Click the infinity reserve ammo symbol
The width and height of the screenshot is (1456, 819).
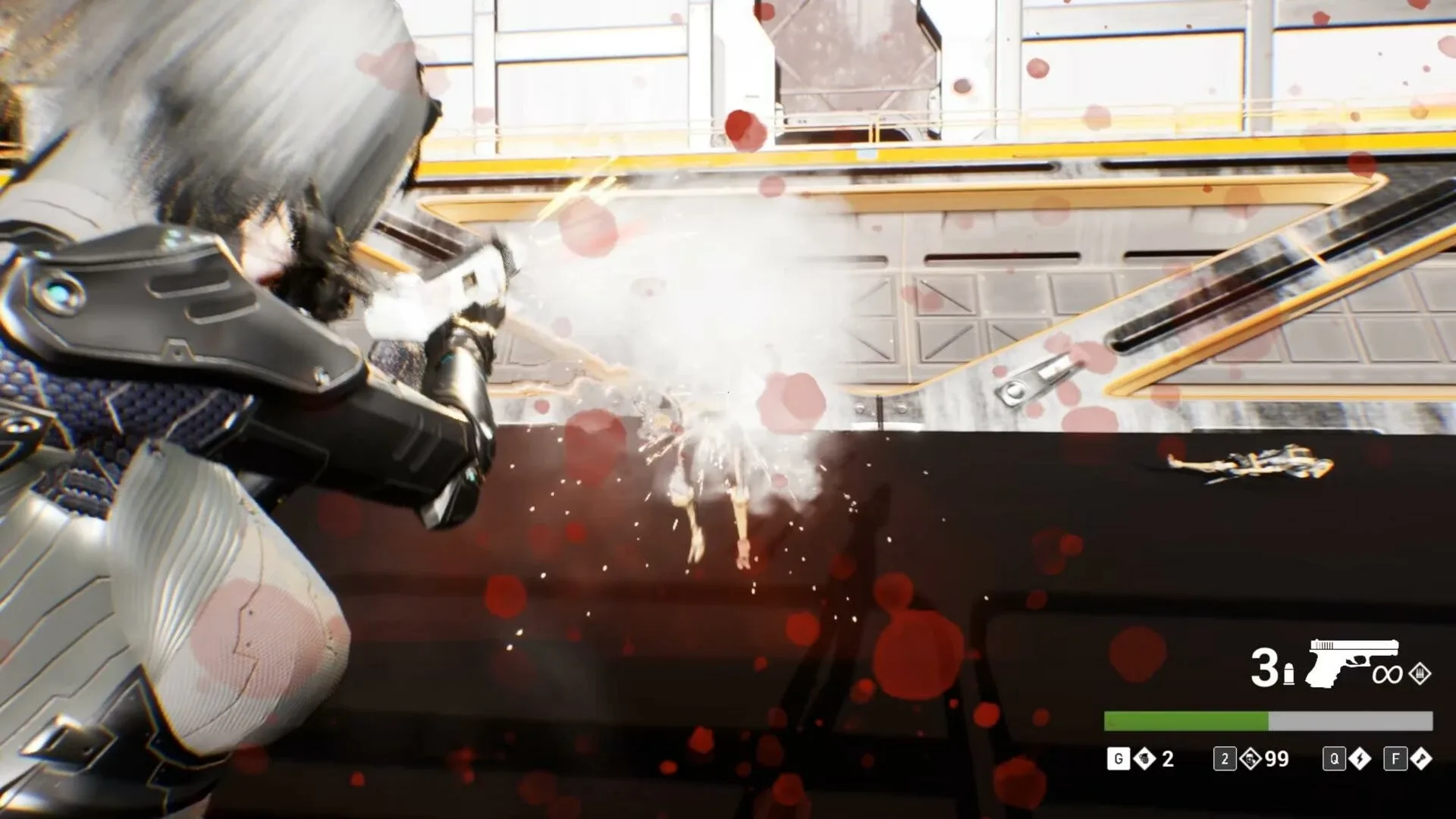click(1387, 675)
